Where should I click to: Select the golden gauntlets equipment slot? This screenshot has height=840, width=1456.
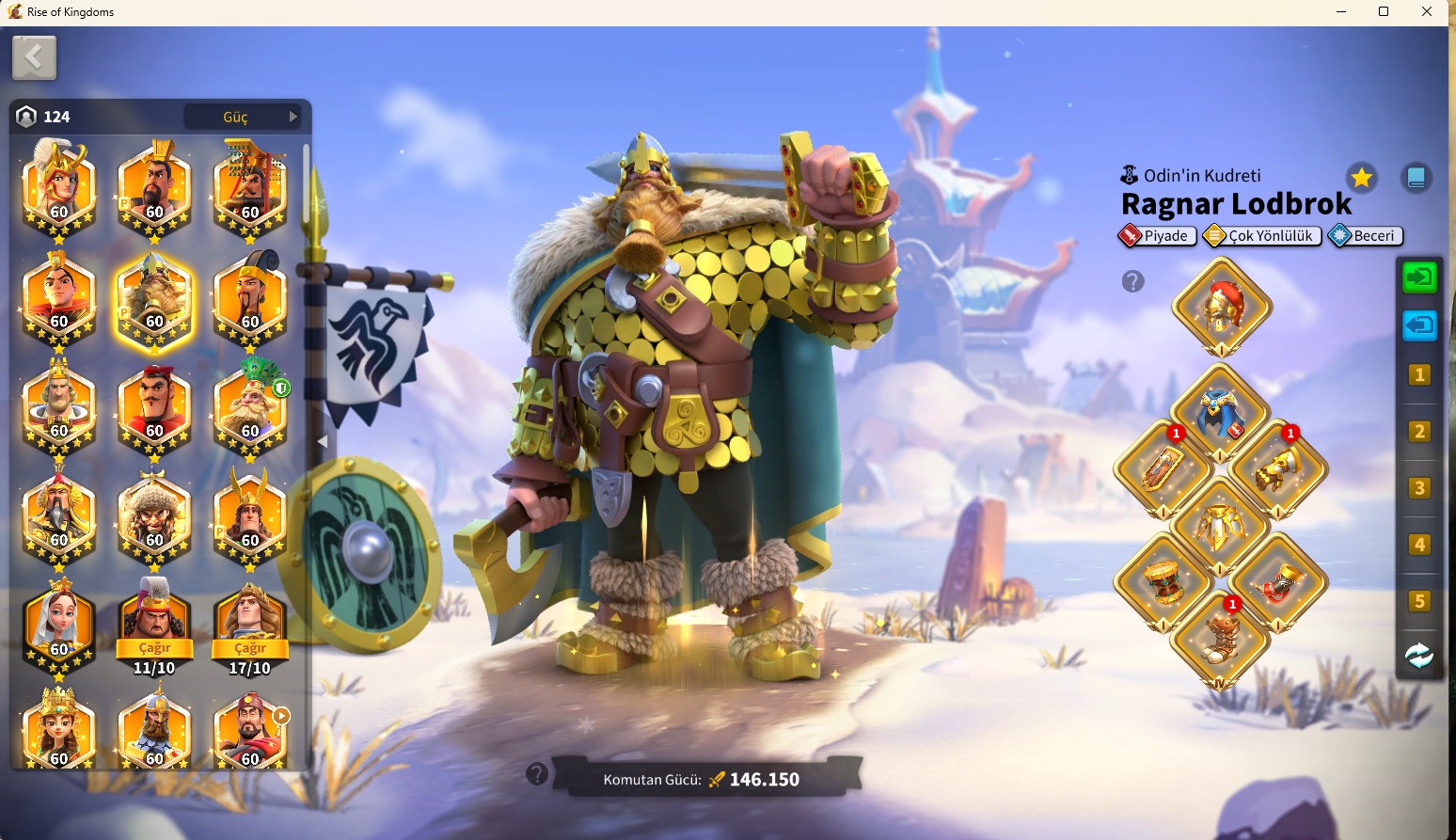coord(1278,468)
